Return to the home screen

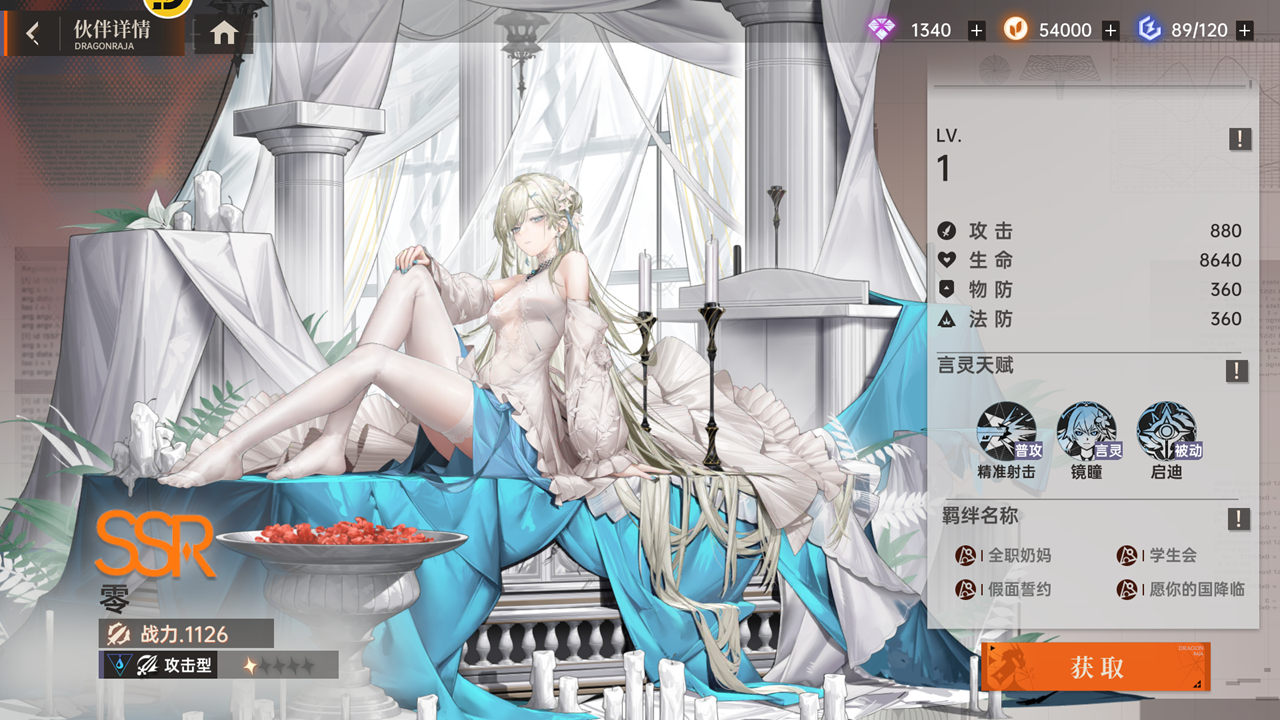[224, 33]
